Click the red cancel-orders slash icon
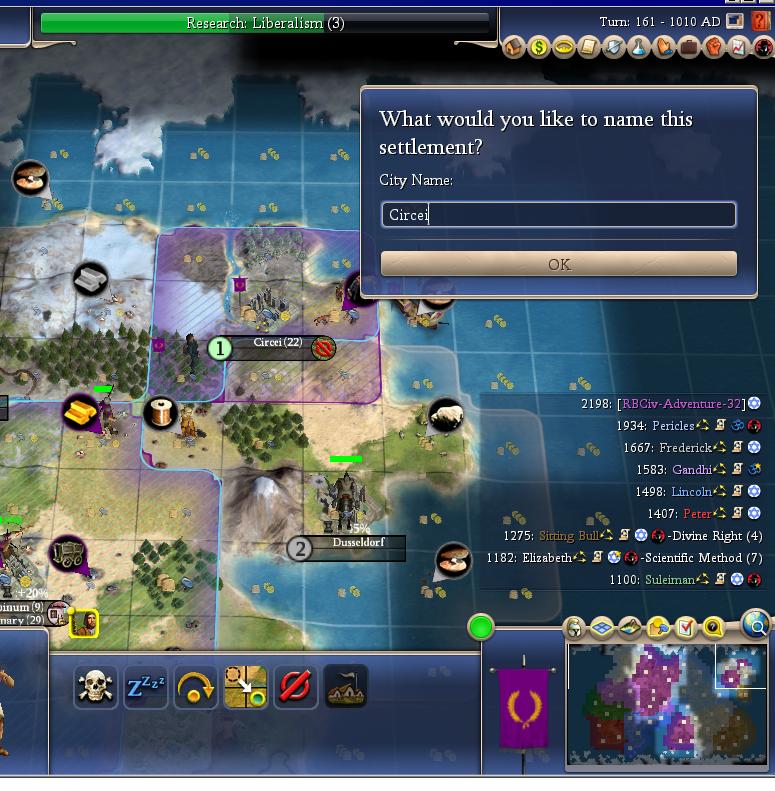Image resolution: width=775 pixels, height=791 pixels. (x=296, y=687)
